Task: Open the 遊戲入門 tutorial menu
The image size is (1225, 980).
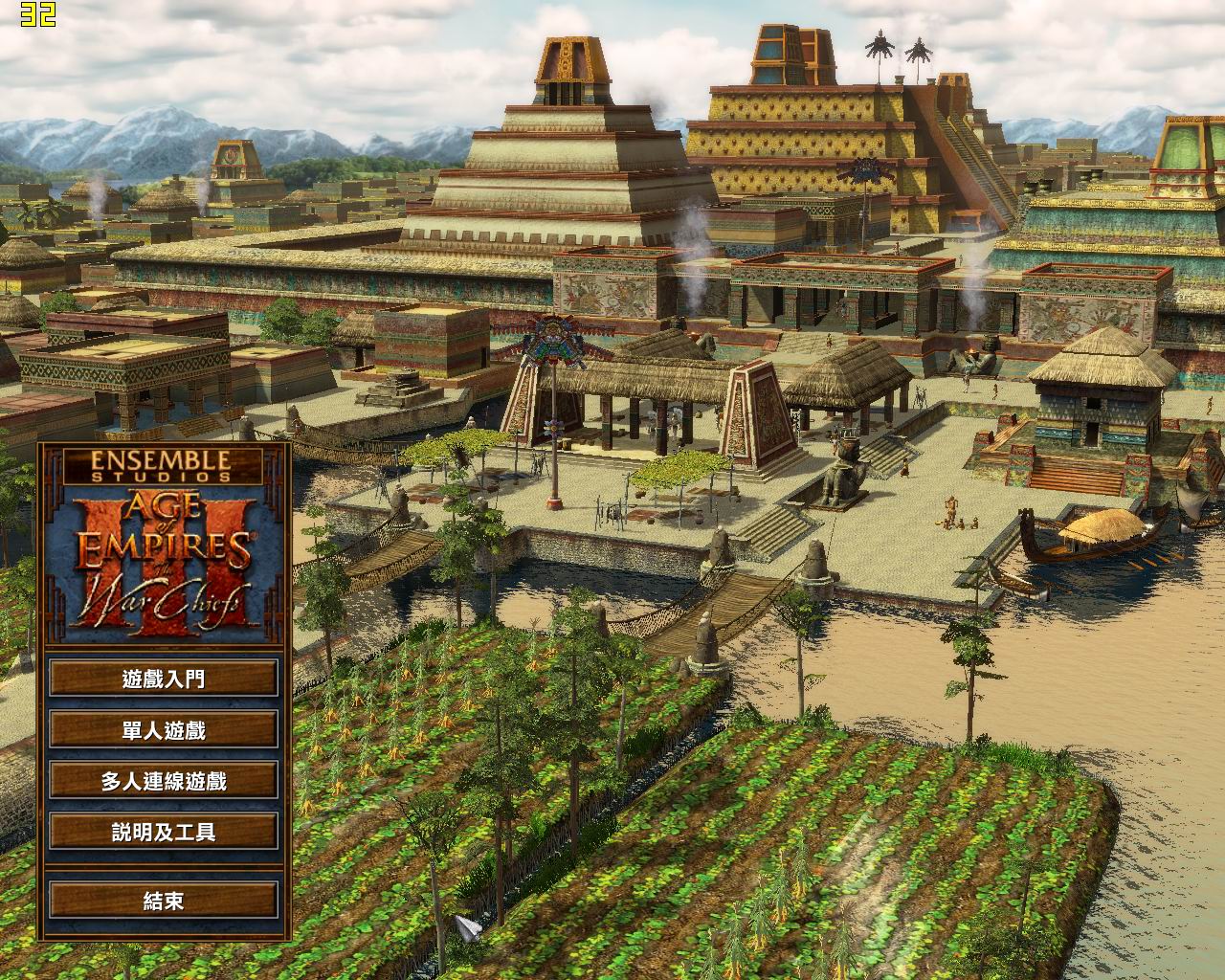Action: click(164, 679)
